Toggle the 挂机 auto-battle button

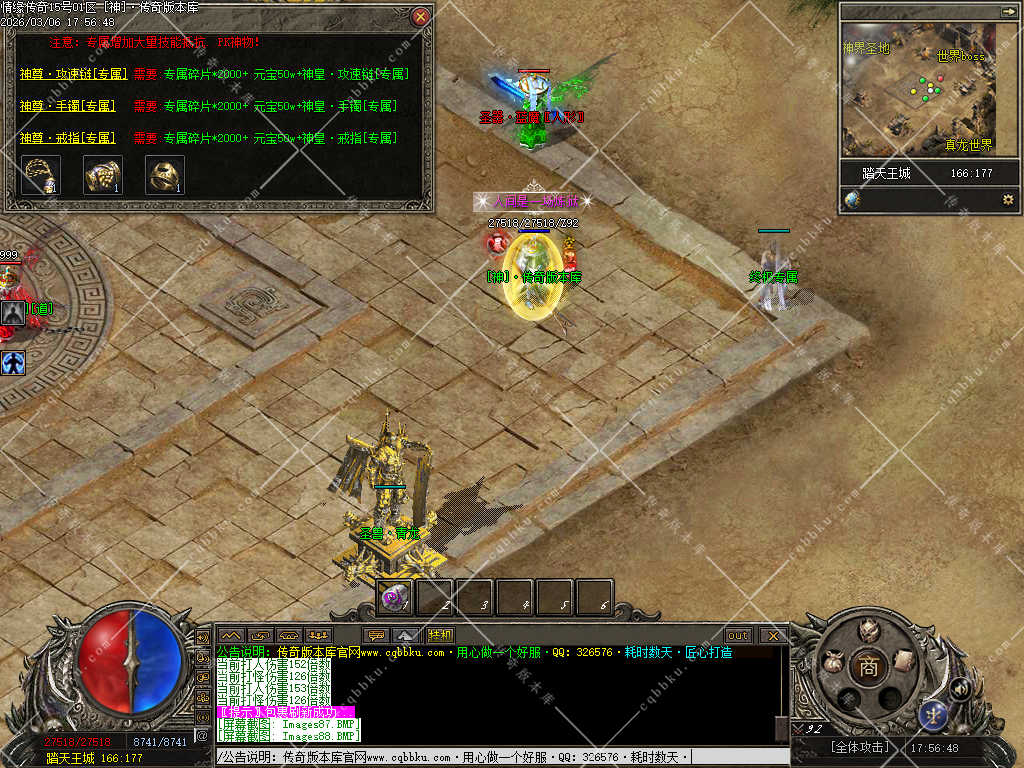point(439,635)
